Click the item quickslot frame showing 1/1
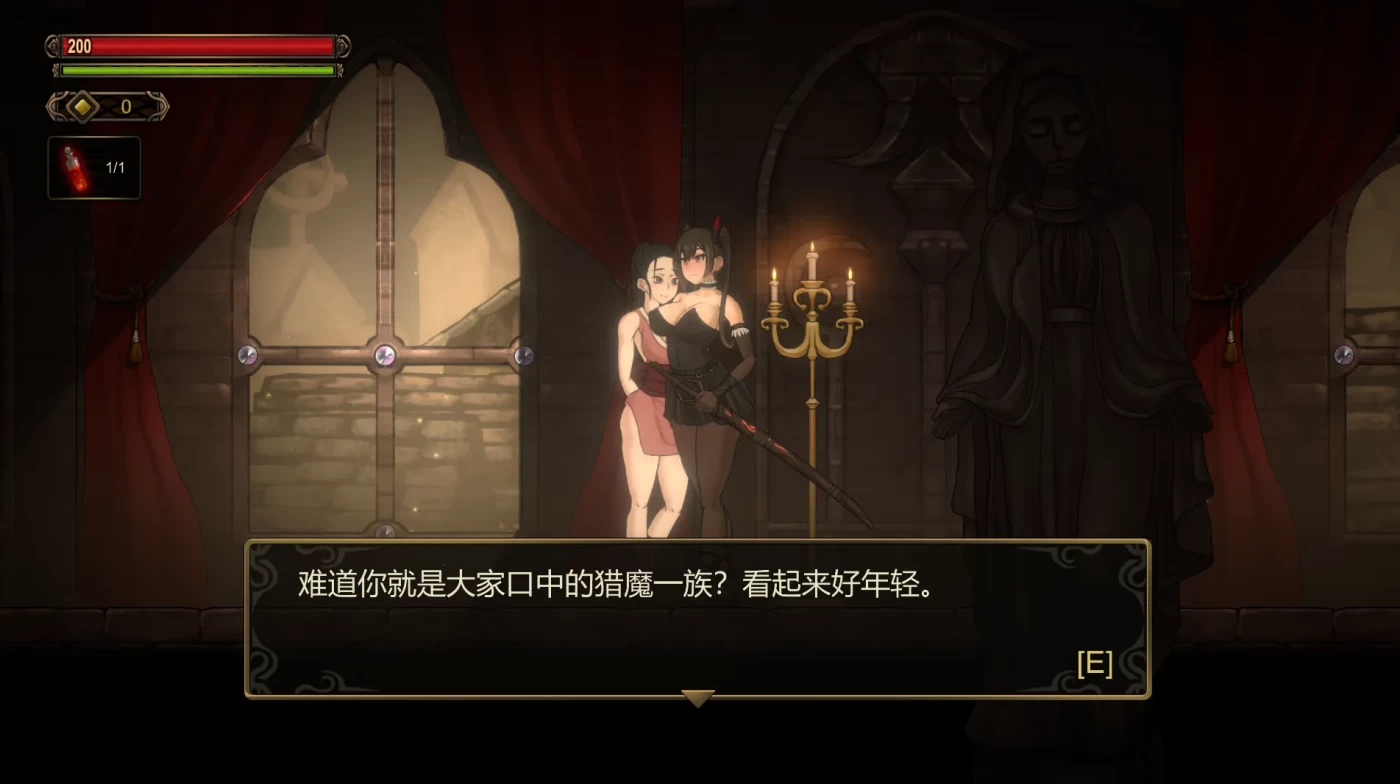The image size is (1400, 784). [94, 167]
